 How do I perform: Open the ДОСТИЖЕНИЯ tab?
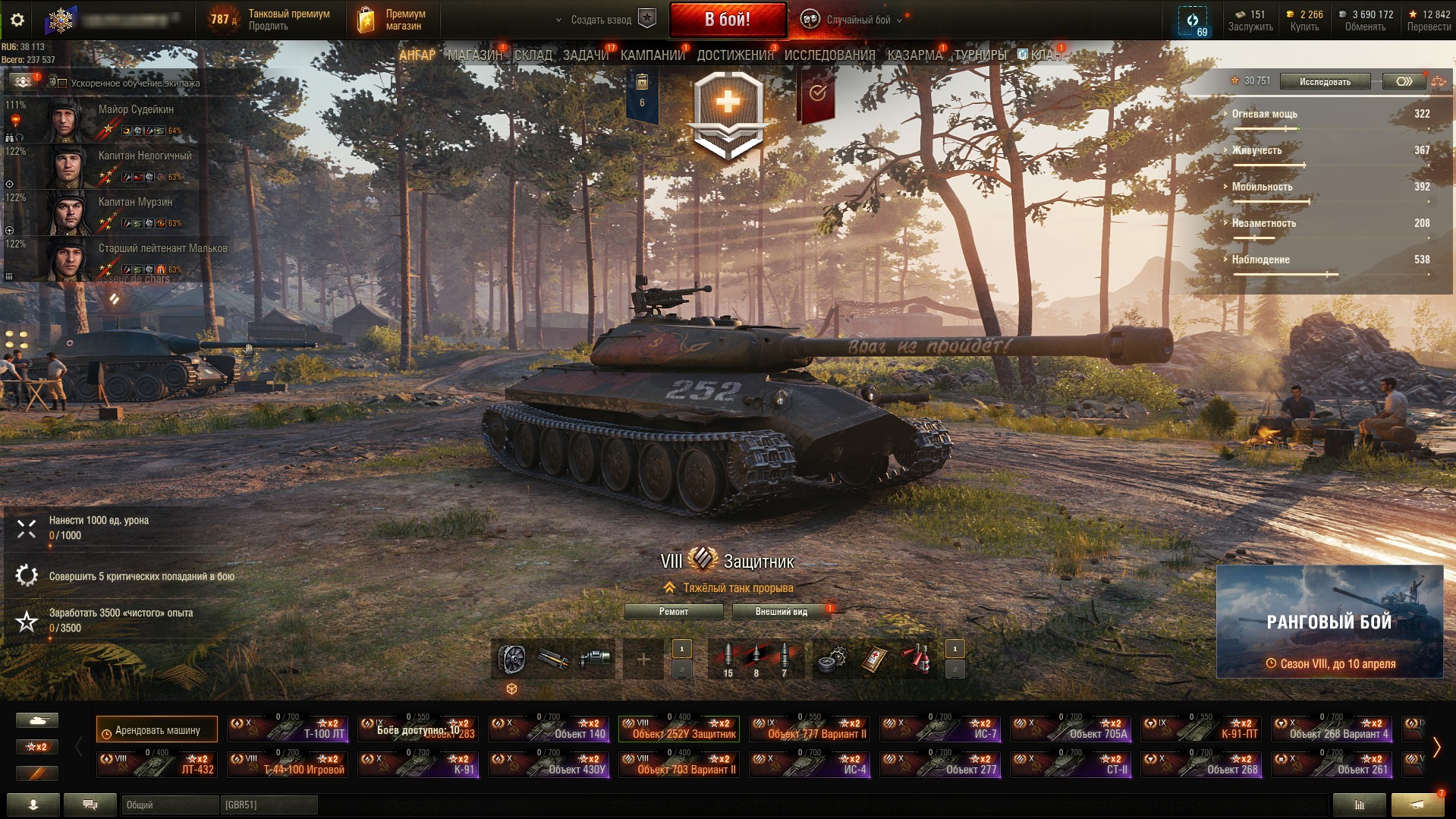pos(734,55)
